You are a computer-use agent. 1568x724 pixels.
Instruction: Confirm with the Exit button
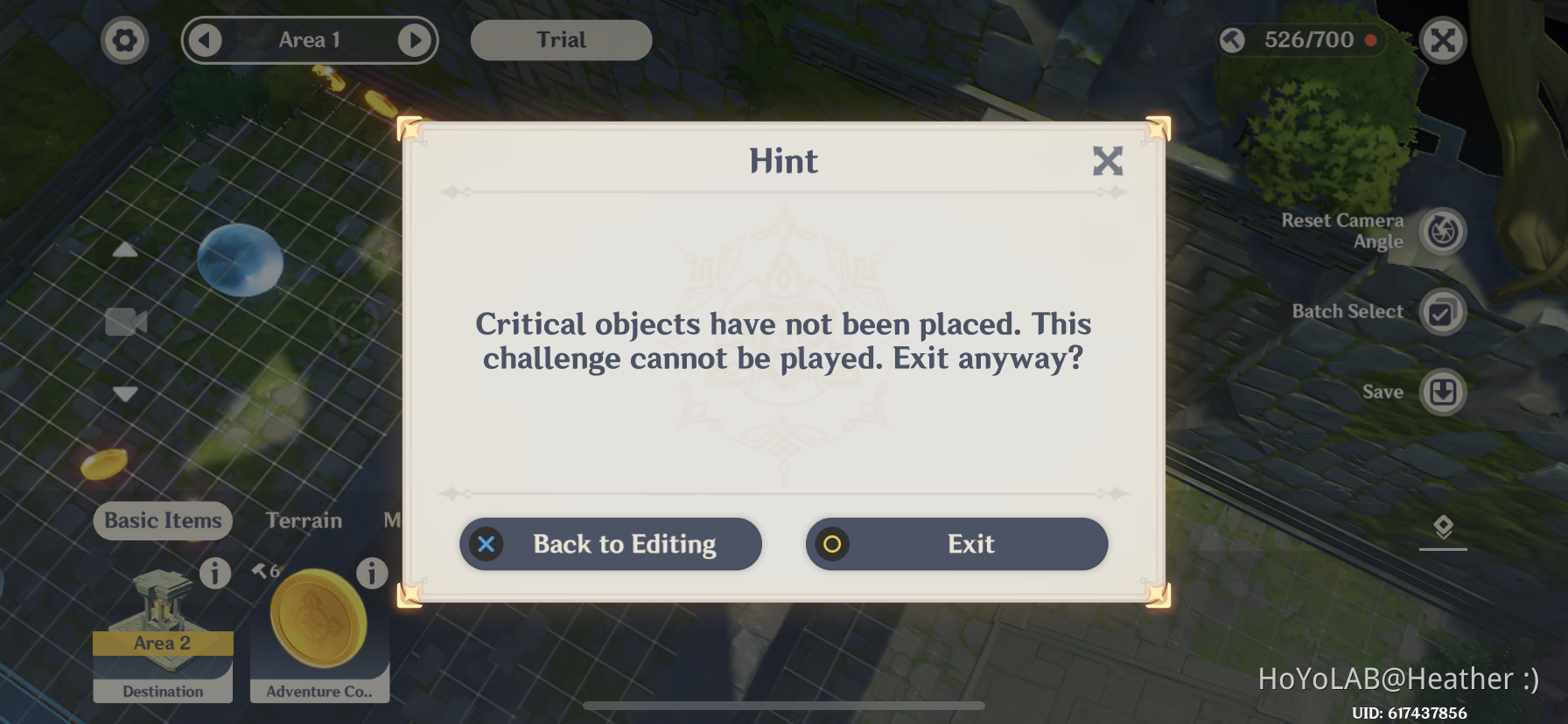click(x=956, y=544)
